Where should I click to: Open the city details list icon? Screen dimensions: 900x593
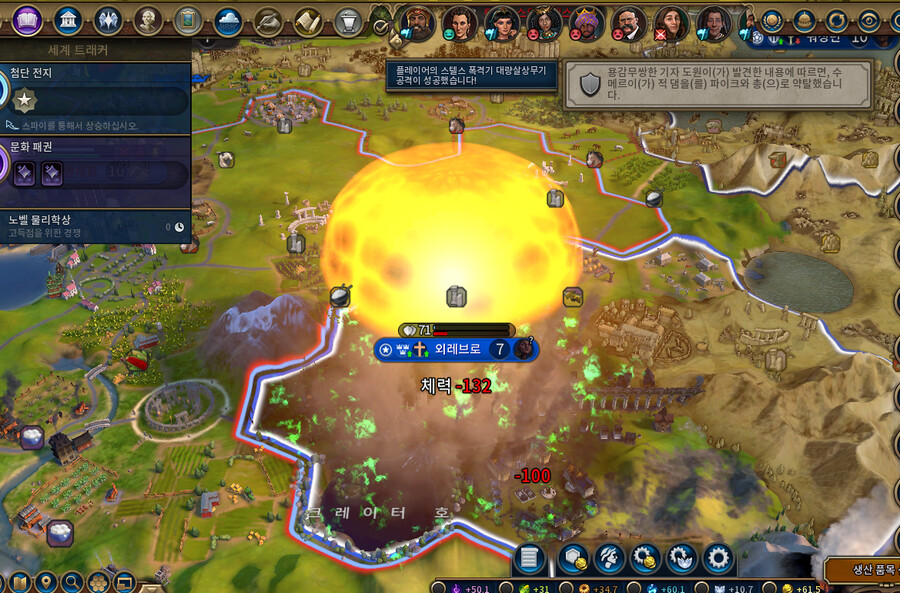coord(530,557)
